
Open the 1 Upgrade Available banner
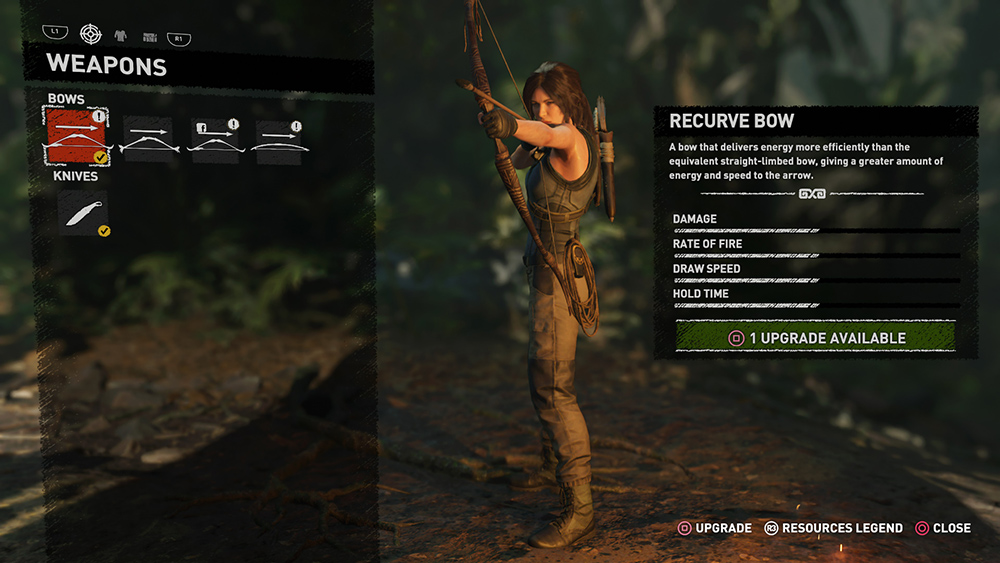(815, 337)
